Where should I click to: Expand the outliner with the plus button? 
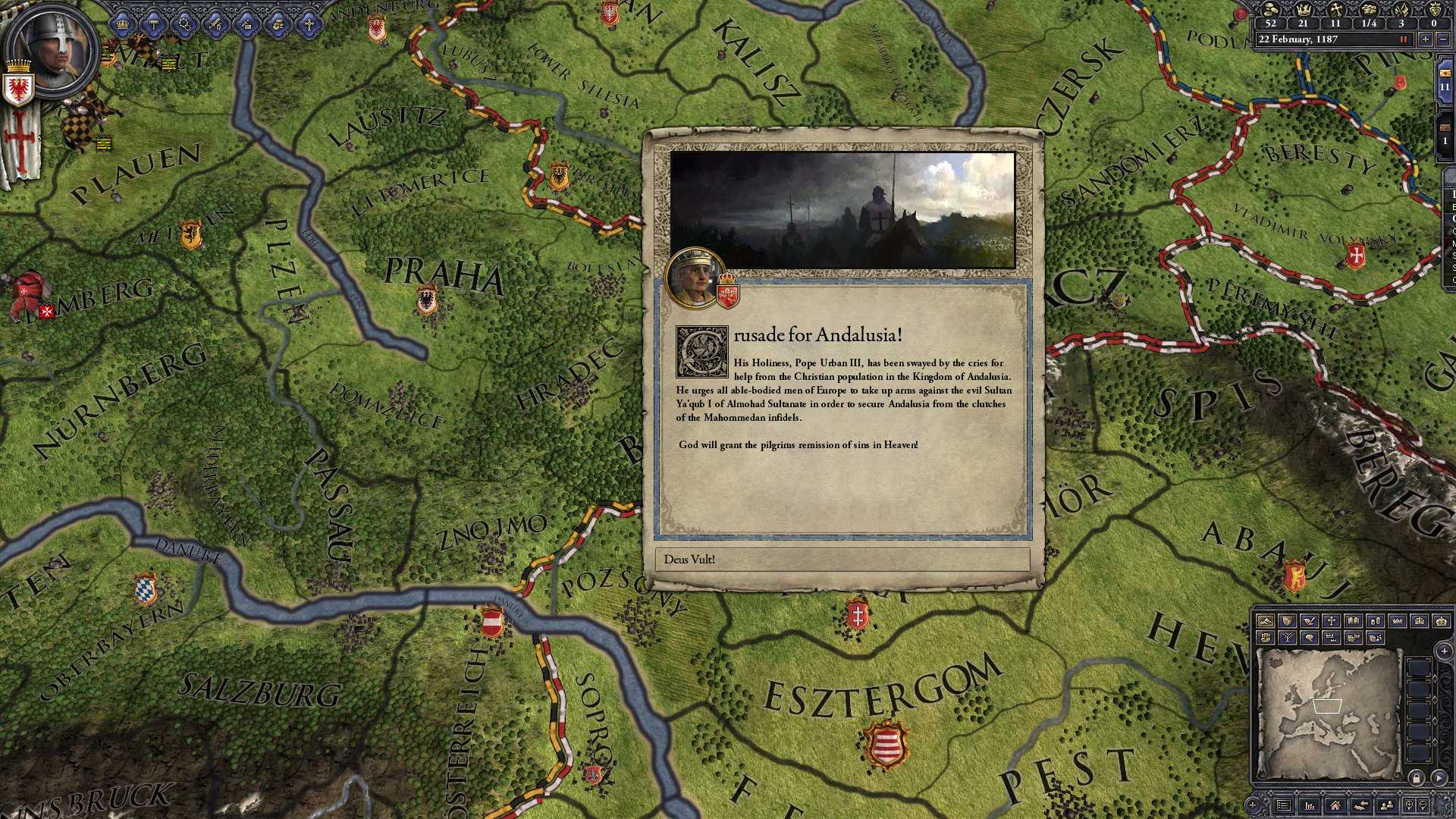[x=1445, y=651]
